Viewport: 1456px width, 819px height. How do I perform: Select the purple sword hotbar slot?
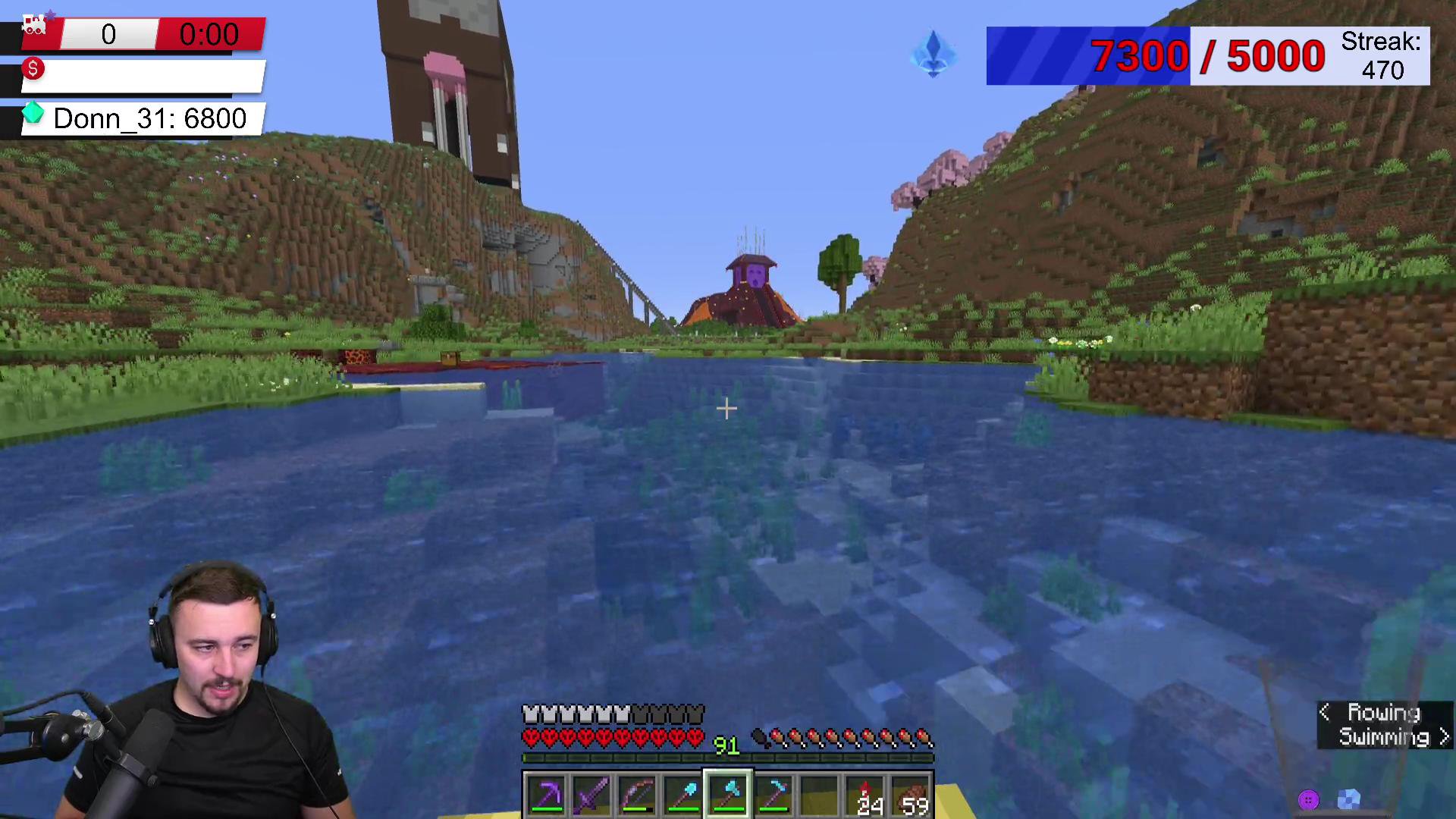click(591, 795)
